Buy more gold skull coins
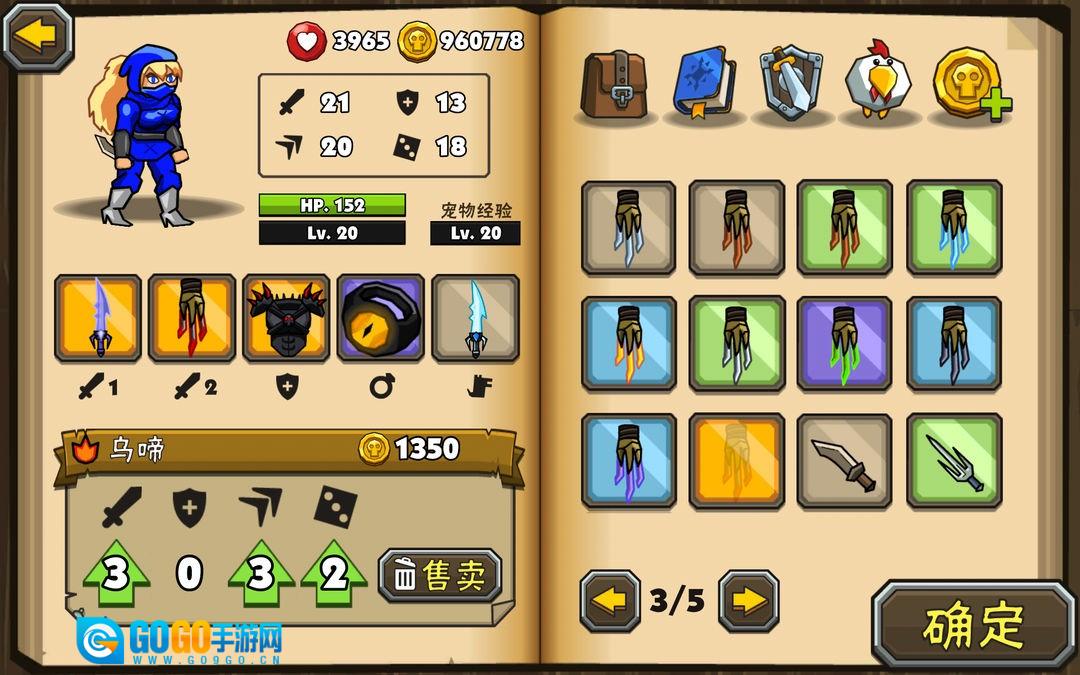The width and height of the screenshot is (1080, 675). (970, 83)
